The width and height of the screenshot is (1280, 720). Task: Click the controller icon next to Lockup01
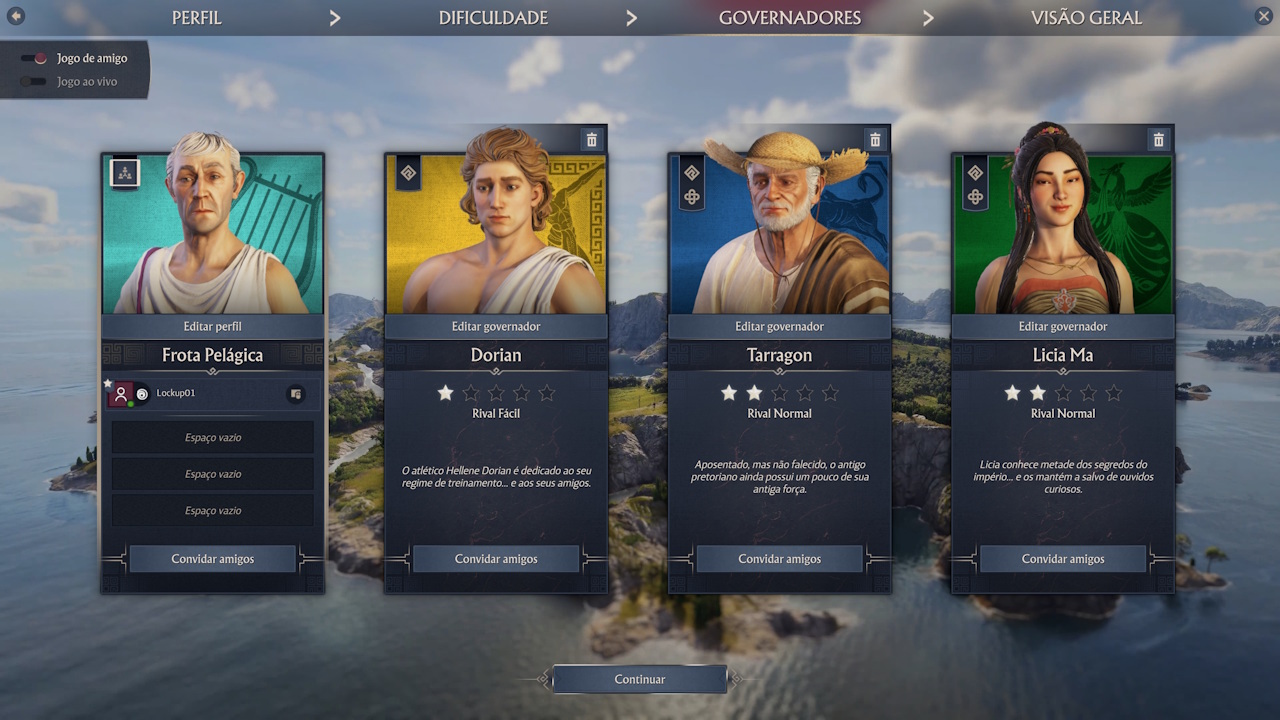coord(296,393)
